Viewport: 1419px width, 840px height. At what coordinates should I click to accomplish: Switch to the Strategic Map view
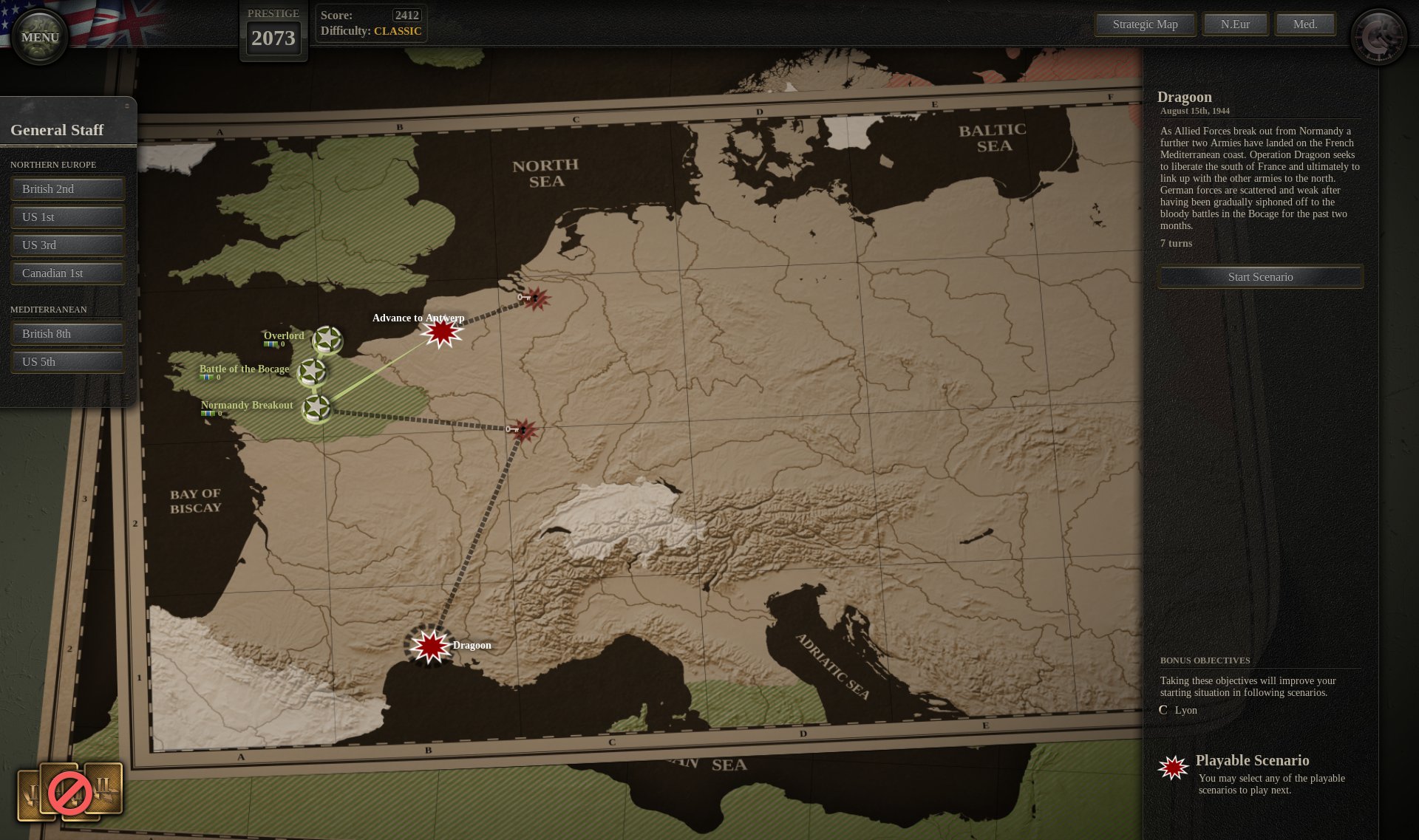click(1145, 24)
